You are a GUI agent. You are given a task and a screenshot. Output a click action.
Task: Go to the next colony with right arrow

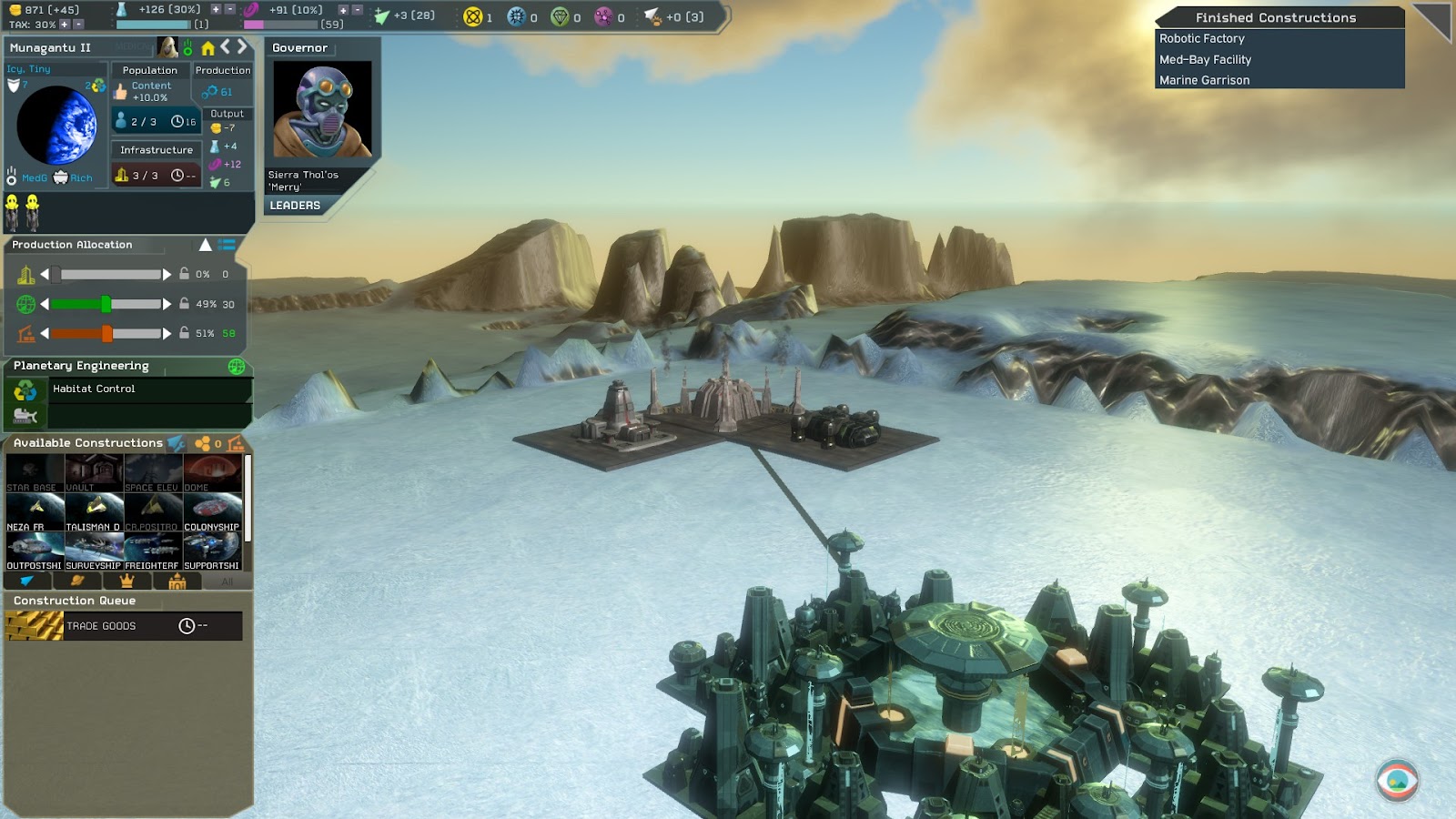242,46
